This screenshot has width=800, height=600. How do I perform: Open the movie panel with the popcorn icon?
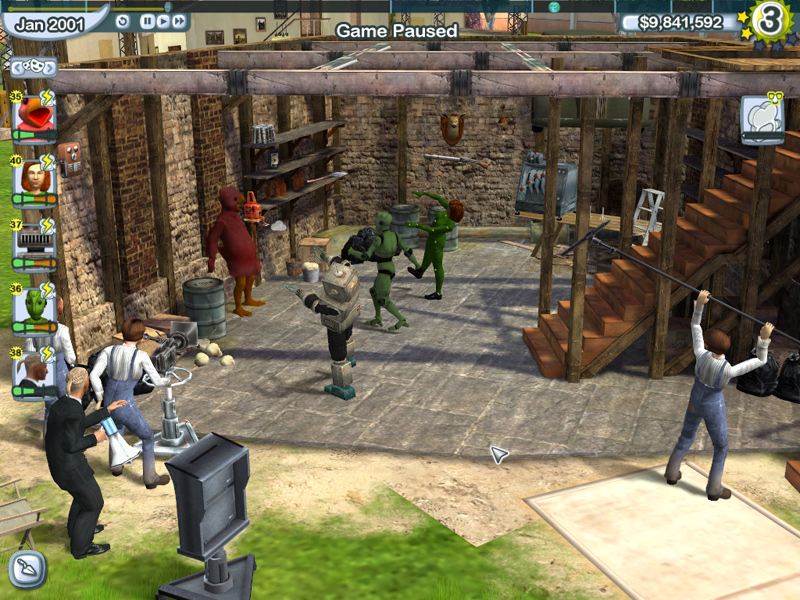(x=762, y=120)
